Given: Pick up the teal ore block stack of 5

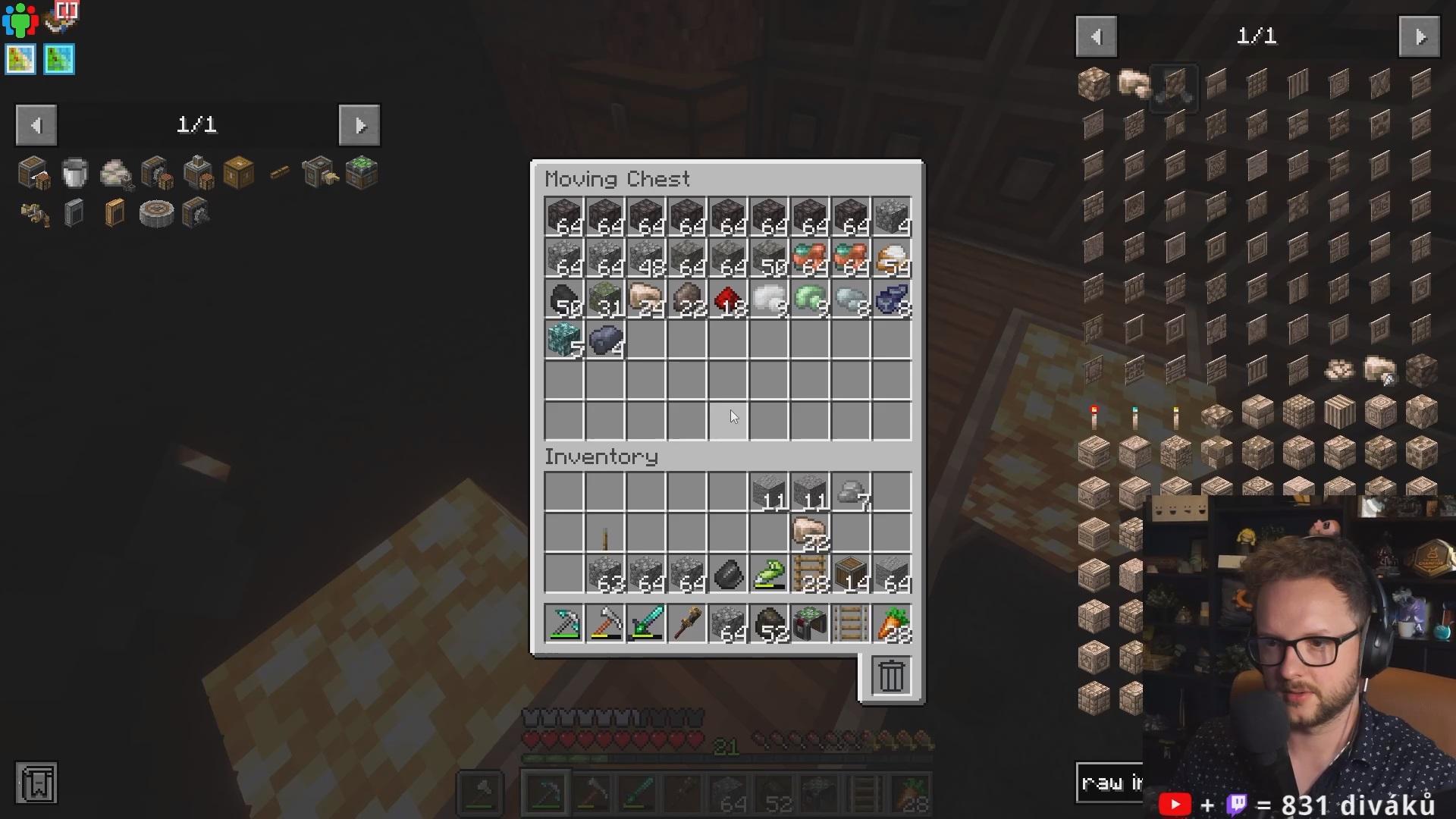Looking at the screenshot, I should [564, 340].
